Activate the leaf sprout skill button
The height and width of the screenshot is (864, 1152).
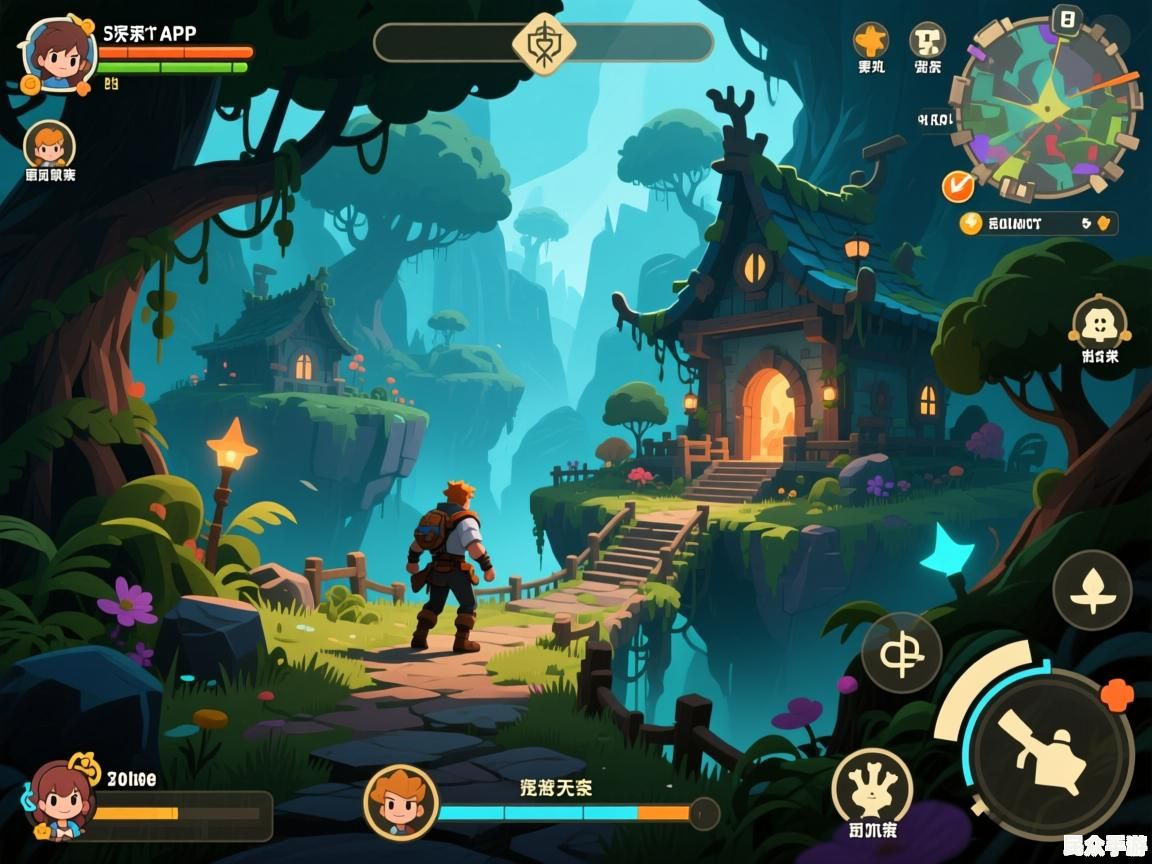(x=1092, y=590)
